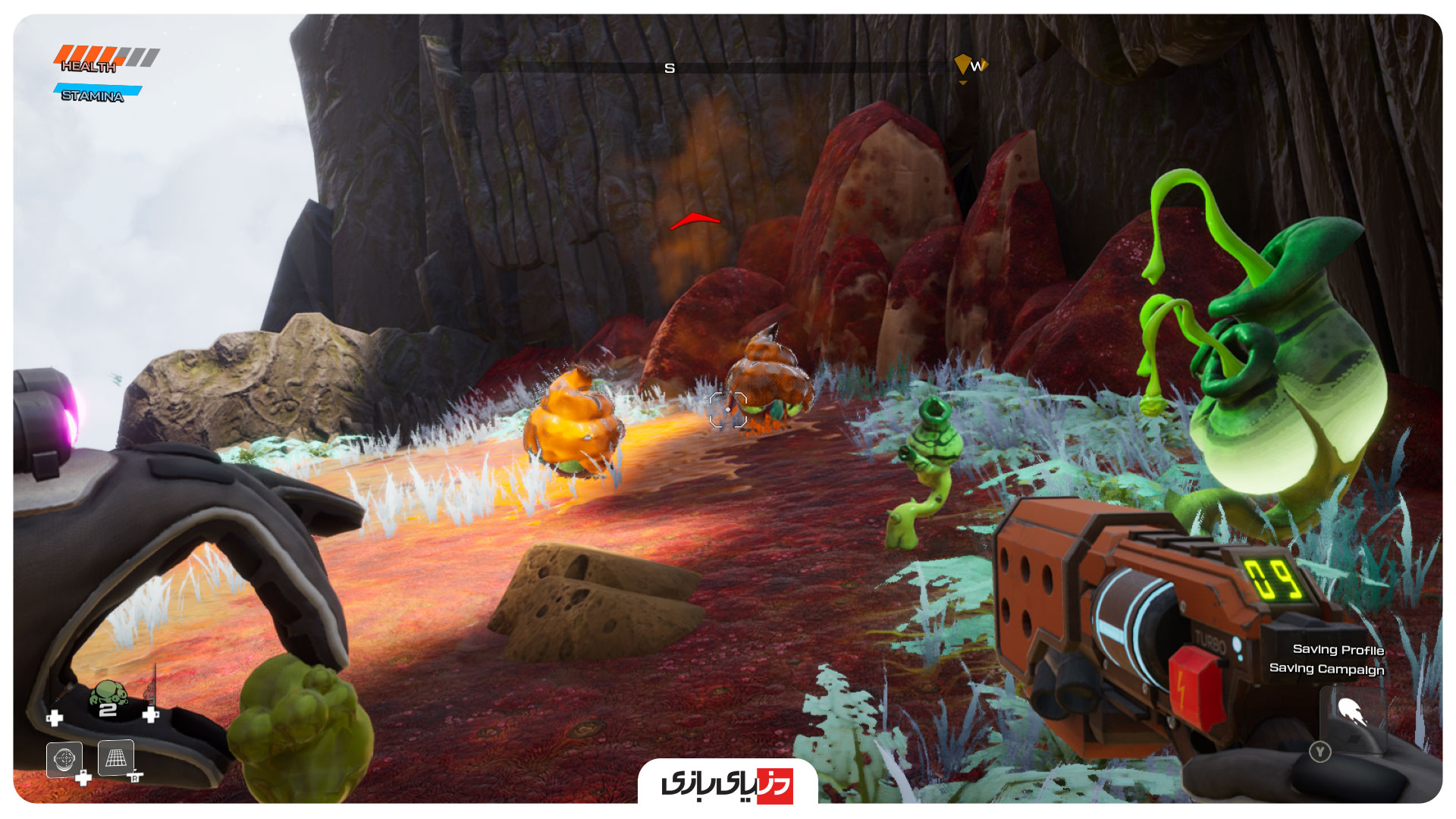Trigger the white fireball shot ability
The width and height of the screenshot is (1456, 819).
tap(1351, 713)
